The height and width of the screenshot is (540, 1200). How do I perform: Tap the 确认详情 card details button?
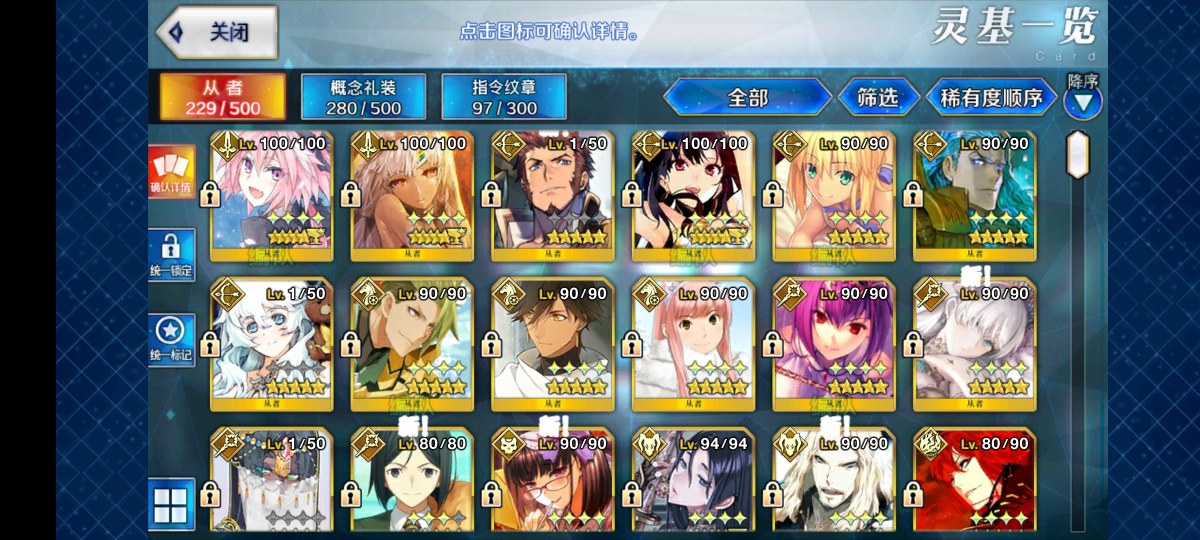tap(171, 170)
